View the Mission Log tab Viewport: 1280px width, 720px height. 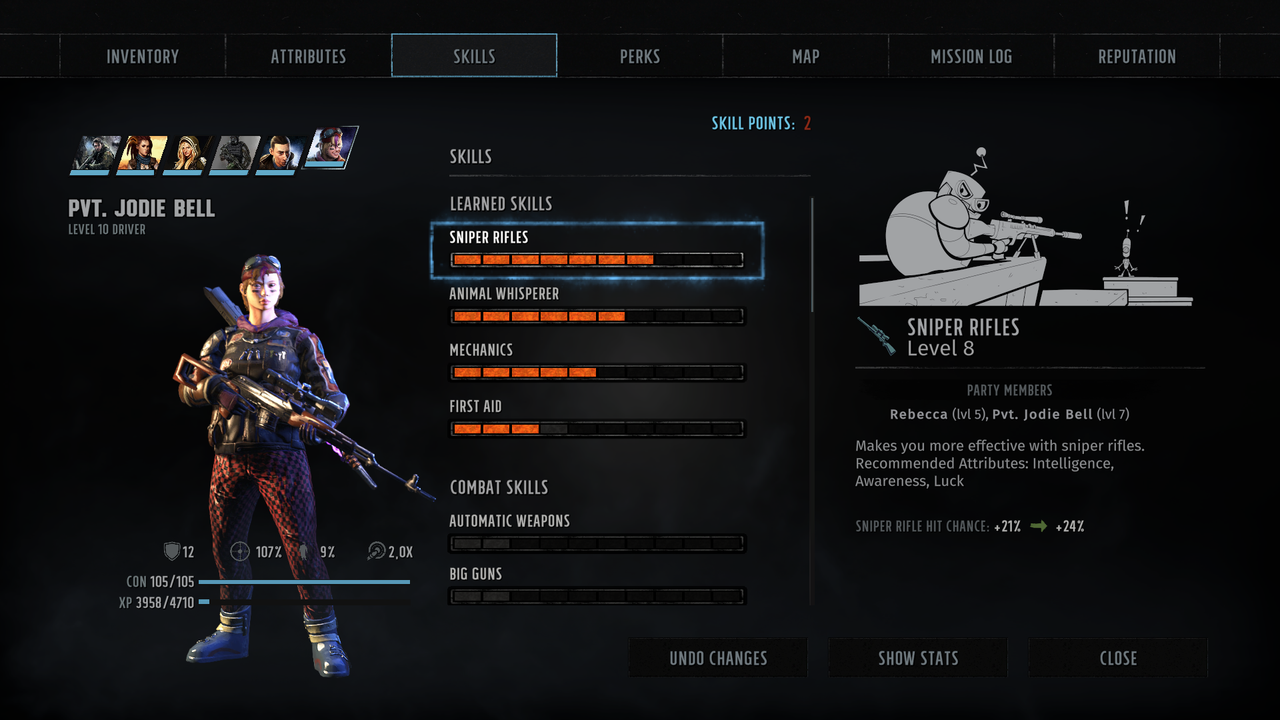971,56
